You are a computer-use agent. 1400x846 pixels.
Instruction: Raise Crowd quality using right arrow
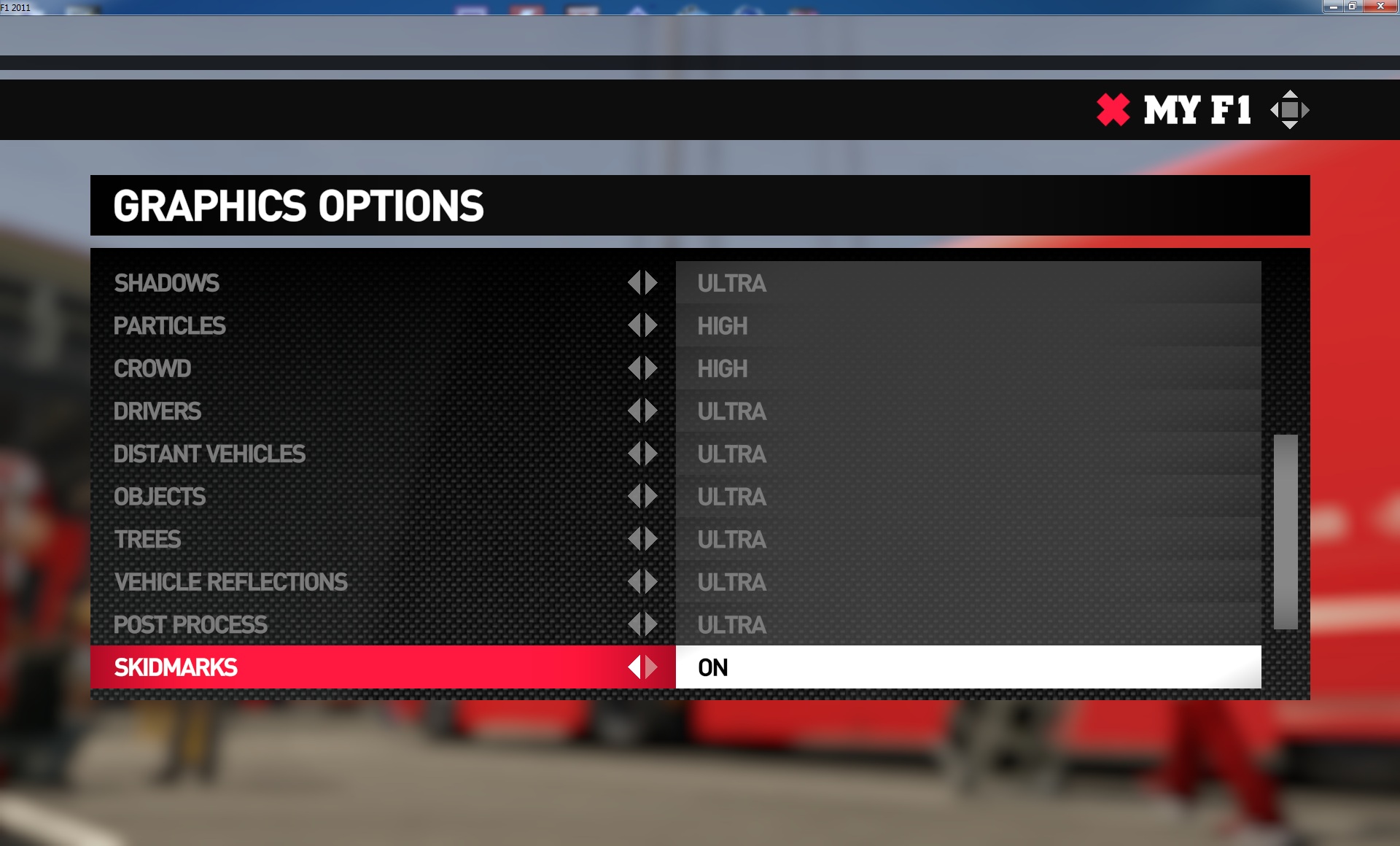point(651,368)
